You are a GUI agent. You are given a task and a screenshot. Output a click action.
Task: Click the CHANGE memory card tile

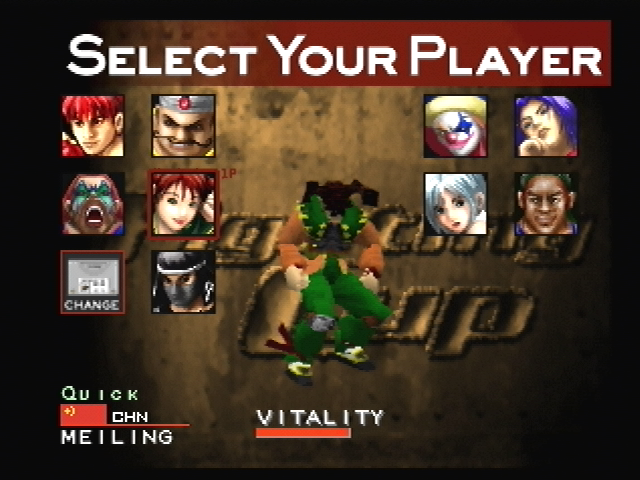(x=92, y=282)
